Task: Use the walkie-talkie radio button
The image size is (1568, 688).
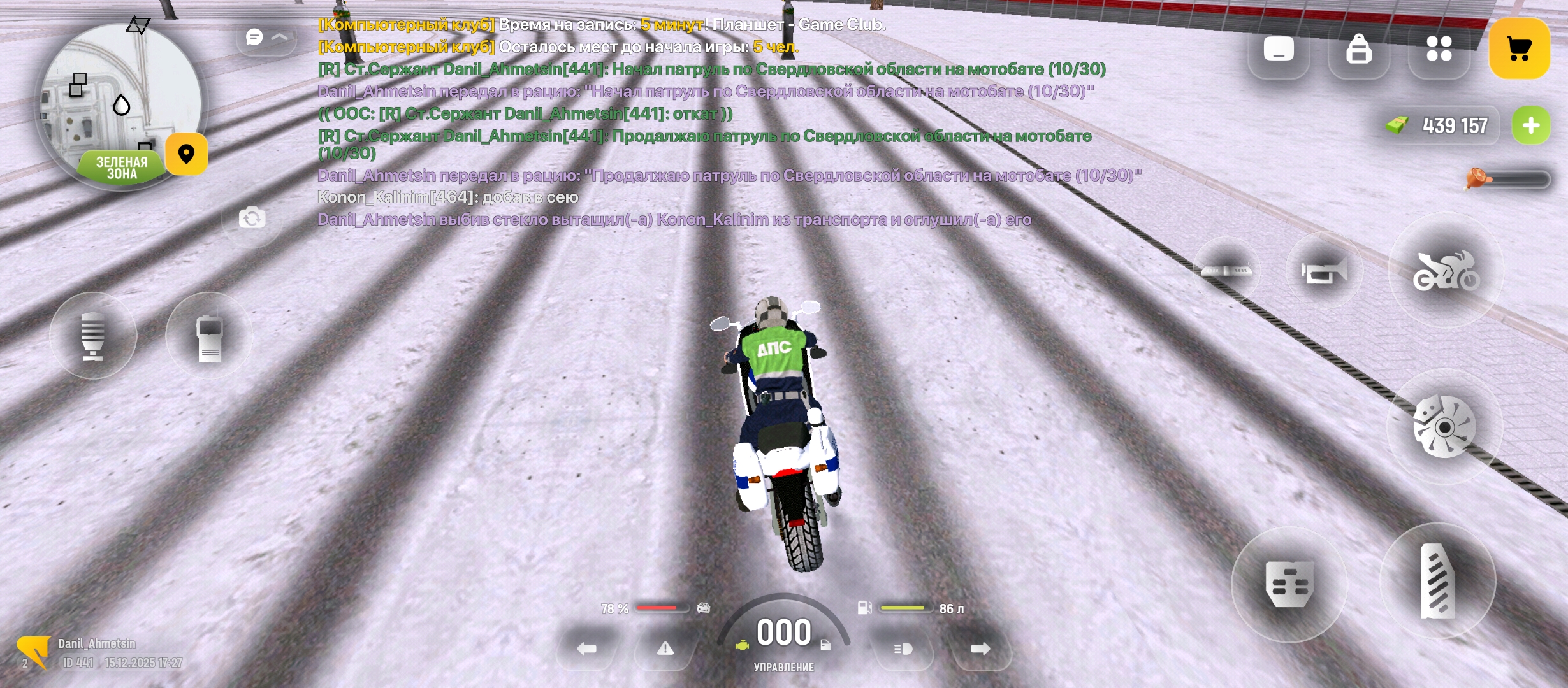Action: 209,336
